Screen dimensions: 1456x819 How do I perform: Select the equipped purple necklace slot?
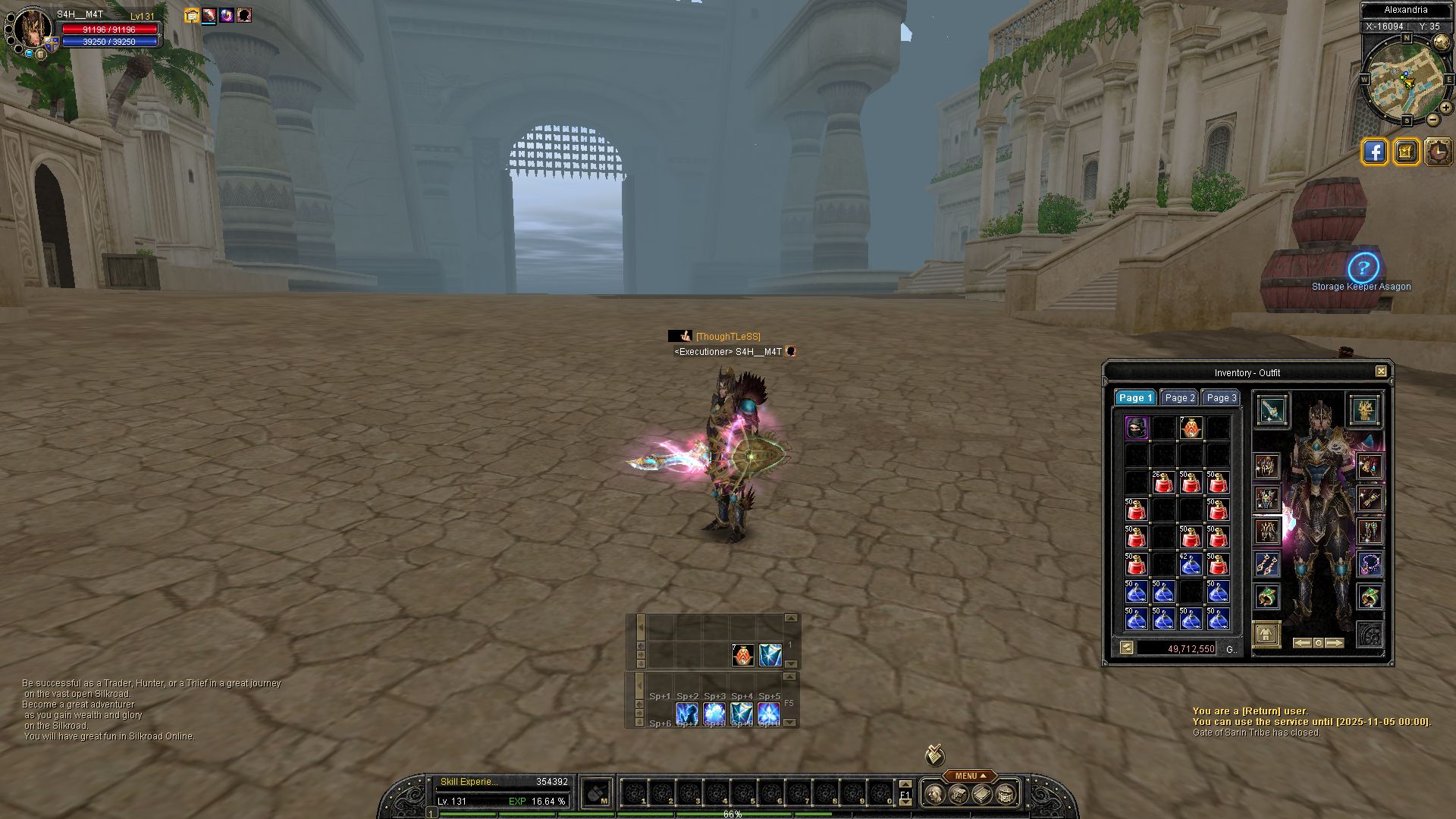tap(1370, 564)
